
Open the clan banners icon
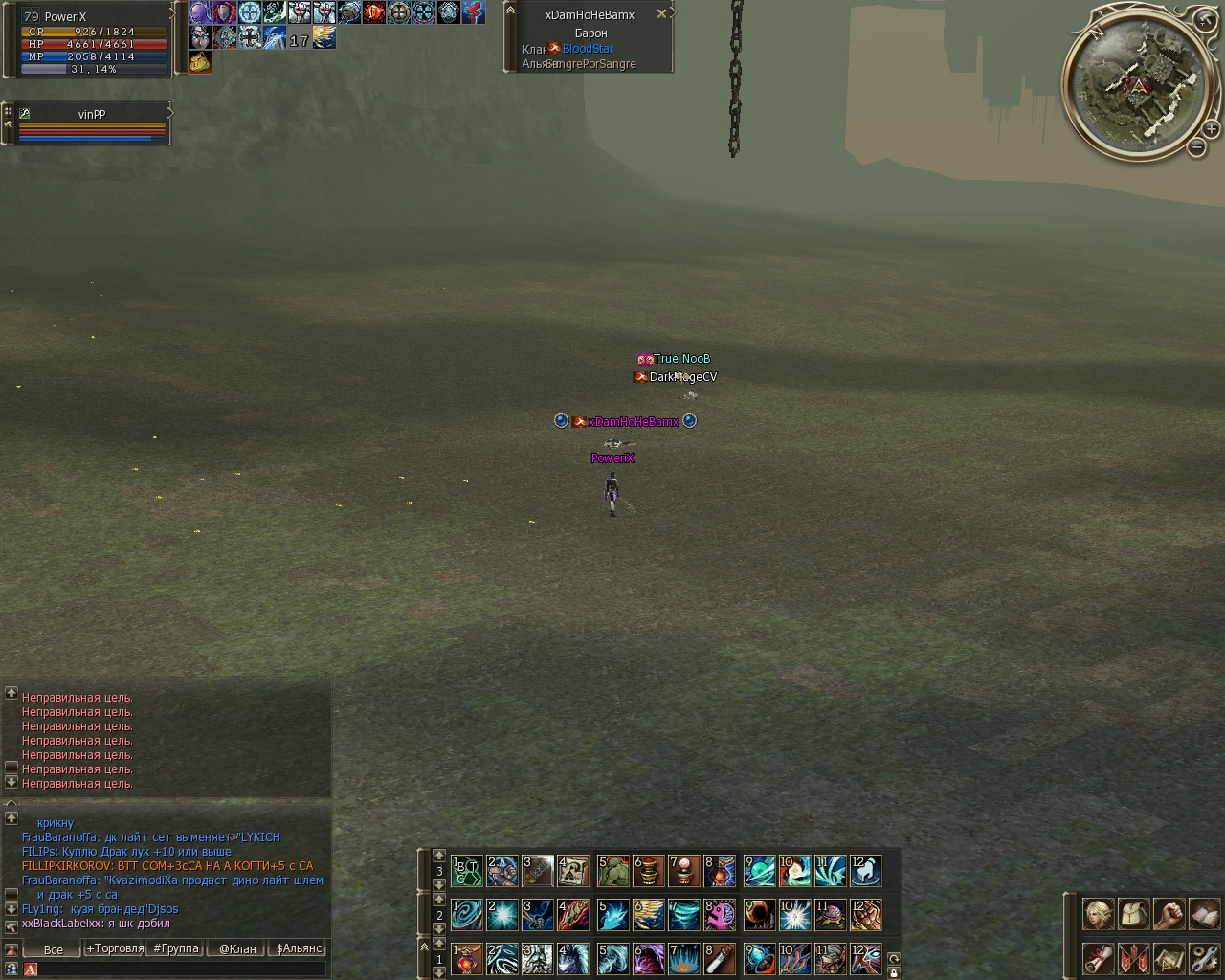tap(1133, 958)
